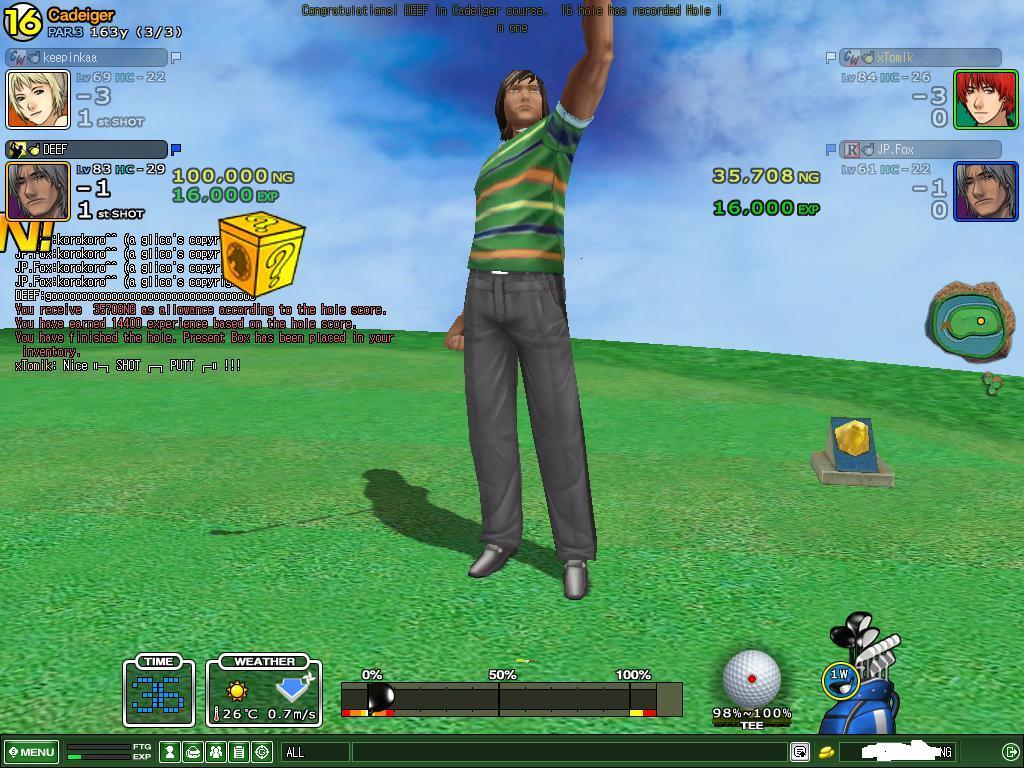Select JP.Fox's player portrait
Image resolution: width=1024 pixels, height=768 pixels.
click(985, 191)
